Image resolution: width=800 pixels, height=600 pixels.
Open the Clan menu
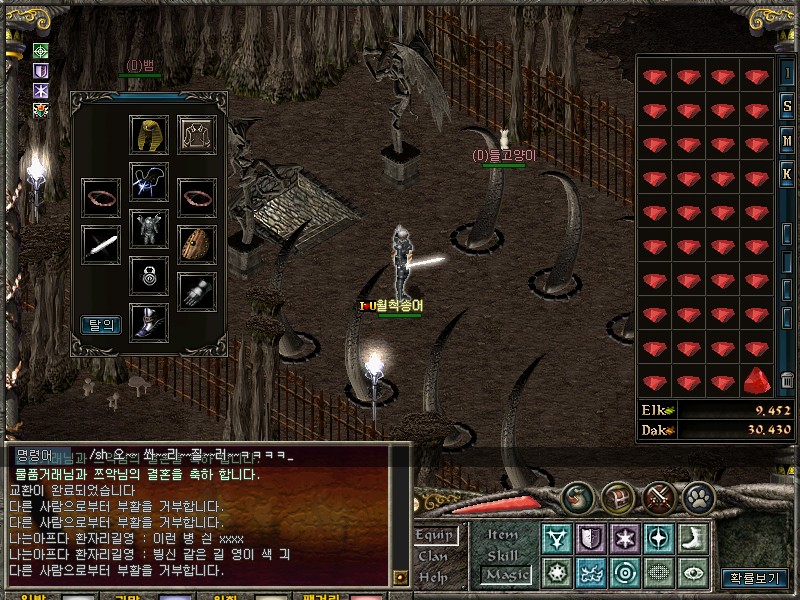[433, 556]
